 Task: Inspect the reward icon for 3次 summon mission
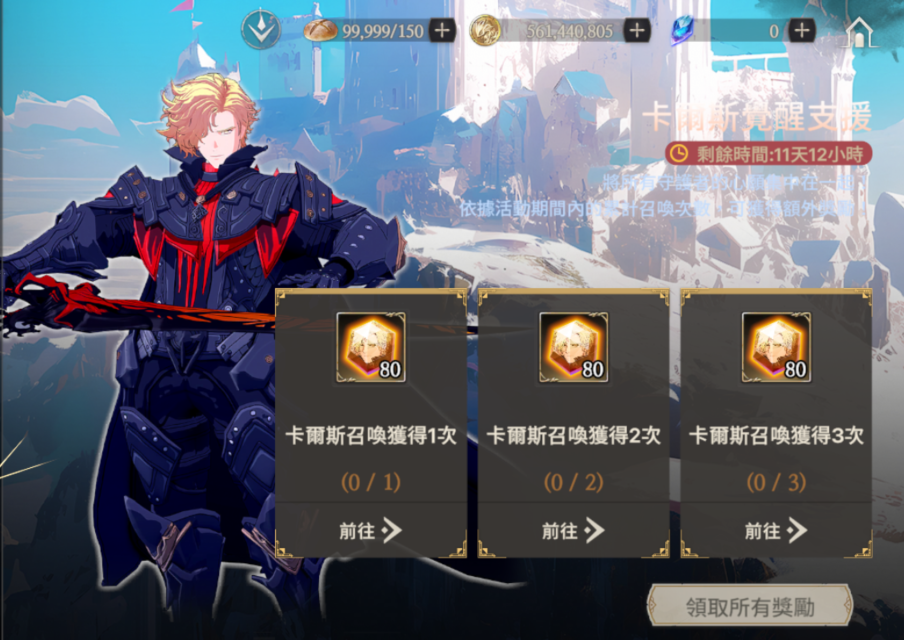pos(776,347)
